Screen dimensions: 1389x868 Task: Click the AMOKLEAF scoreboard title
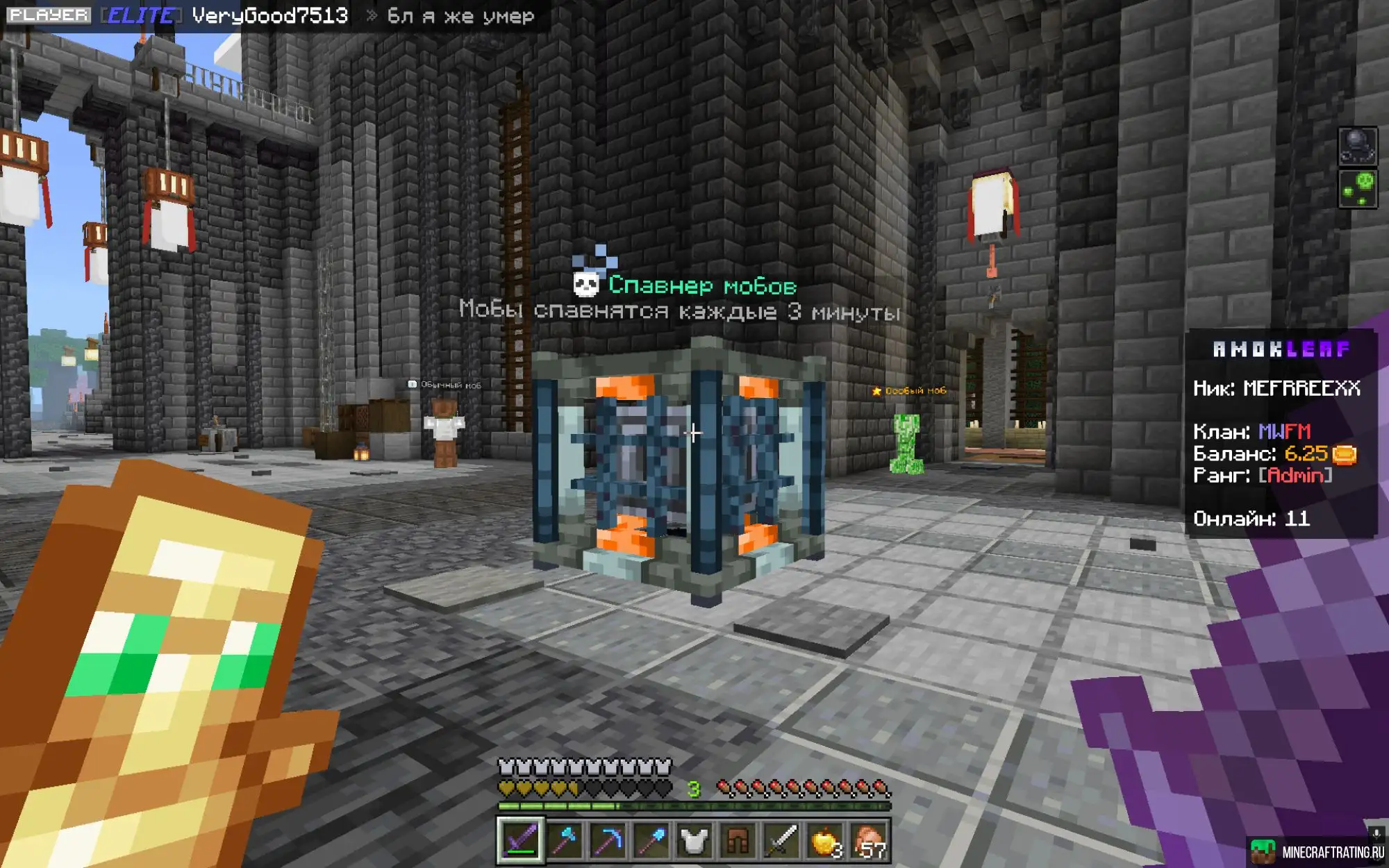tap(1281, 349)
